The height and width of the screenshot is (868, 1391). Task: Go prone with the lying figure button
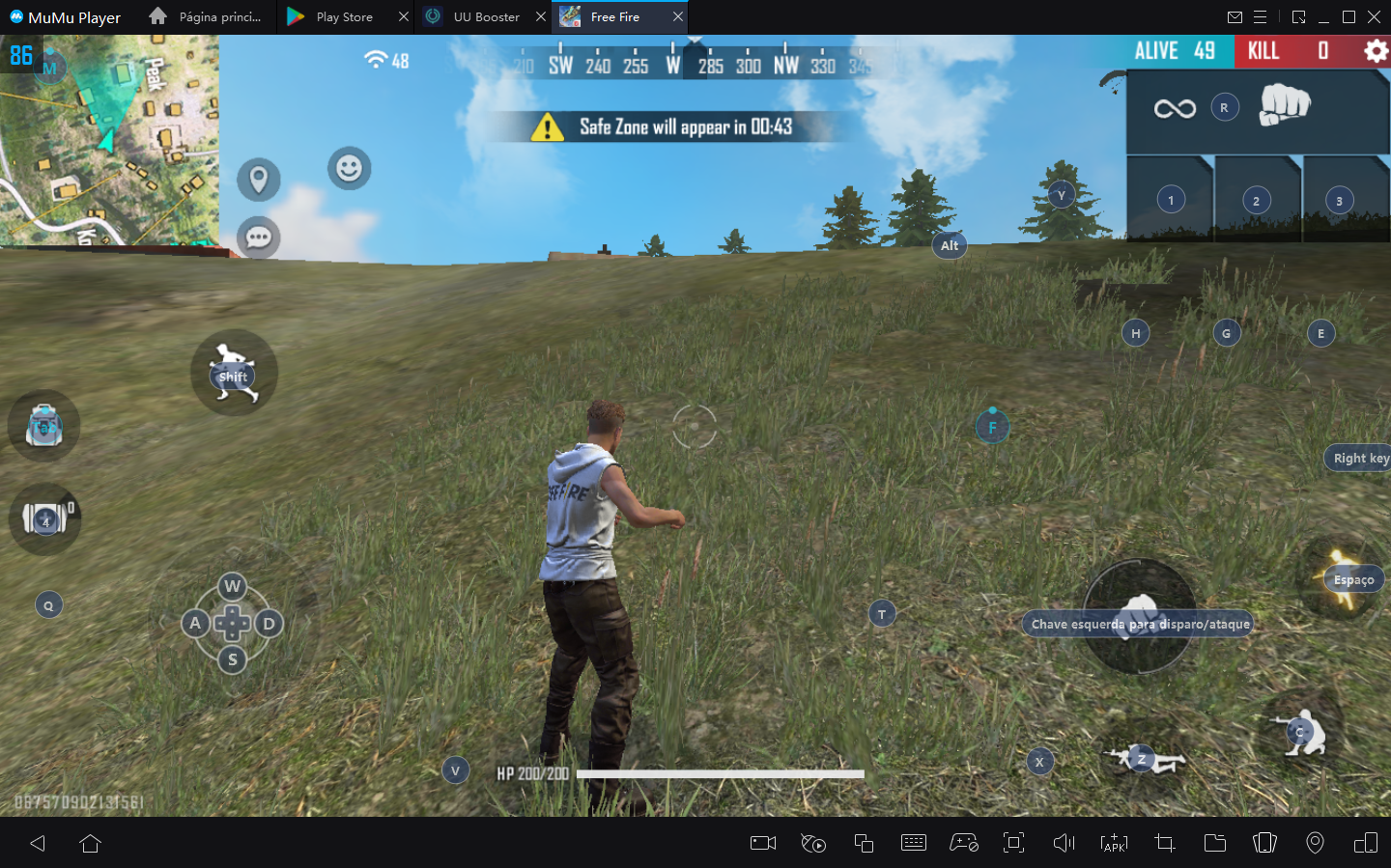pyautogui.click(x=1145, y=759)
